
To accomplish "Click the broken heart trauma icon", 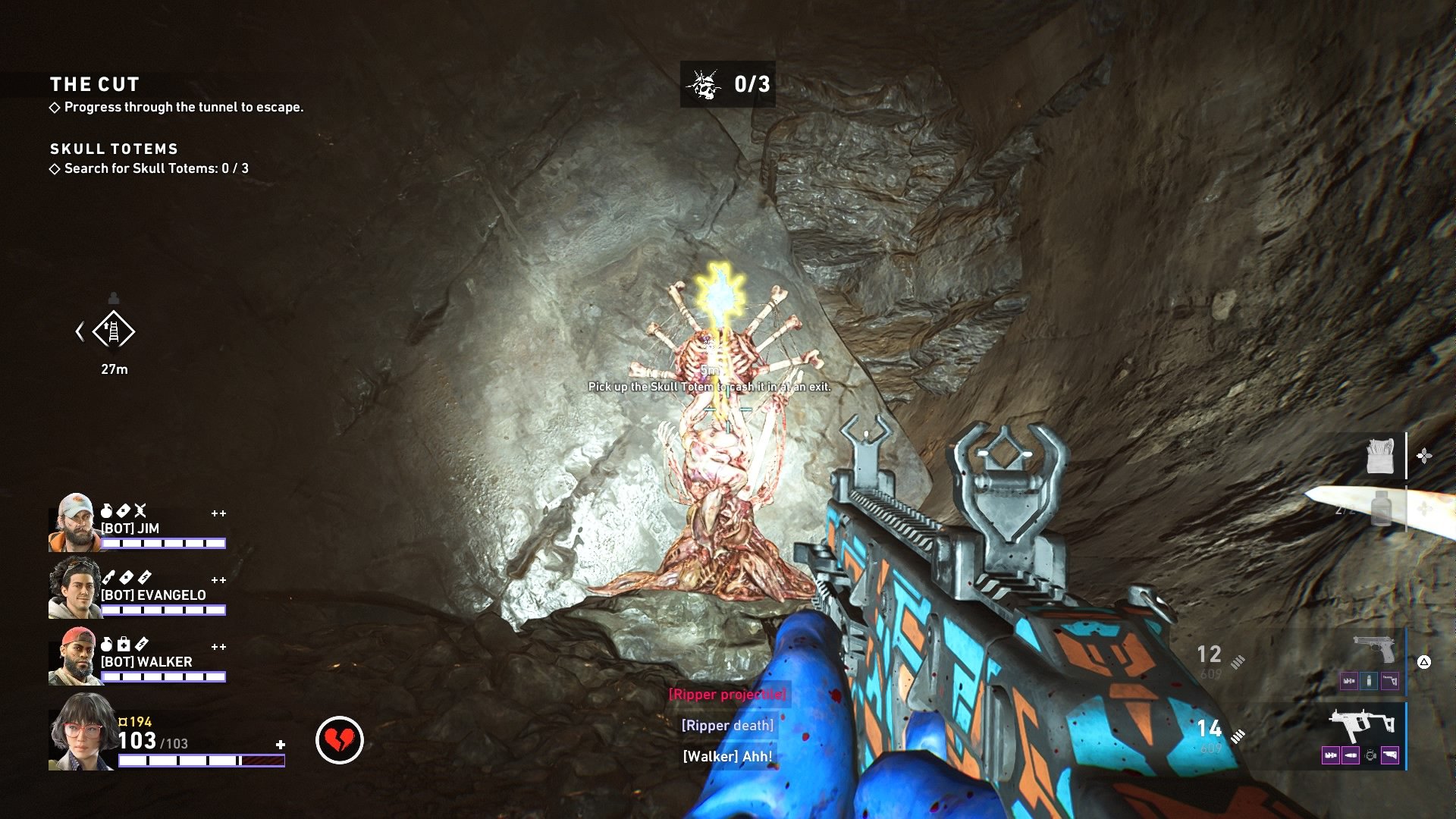I will click(x=339, y=739).
